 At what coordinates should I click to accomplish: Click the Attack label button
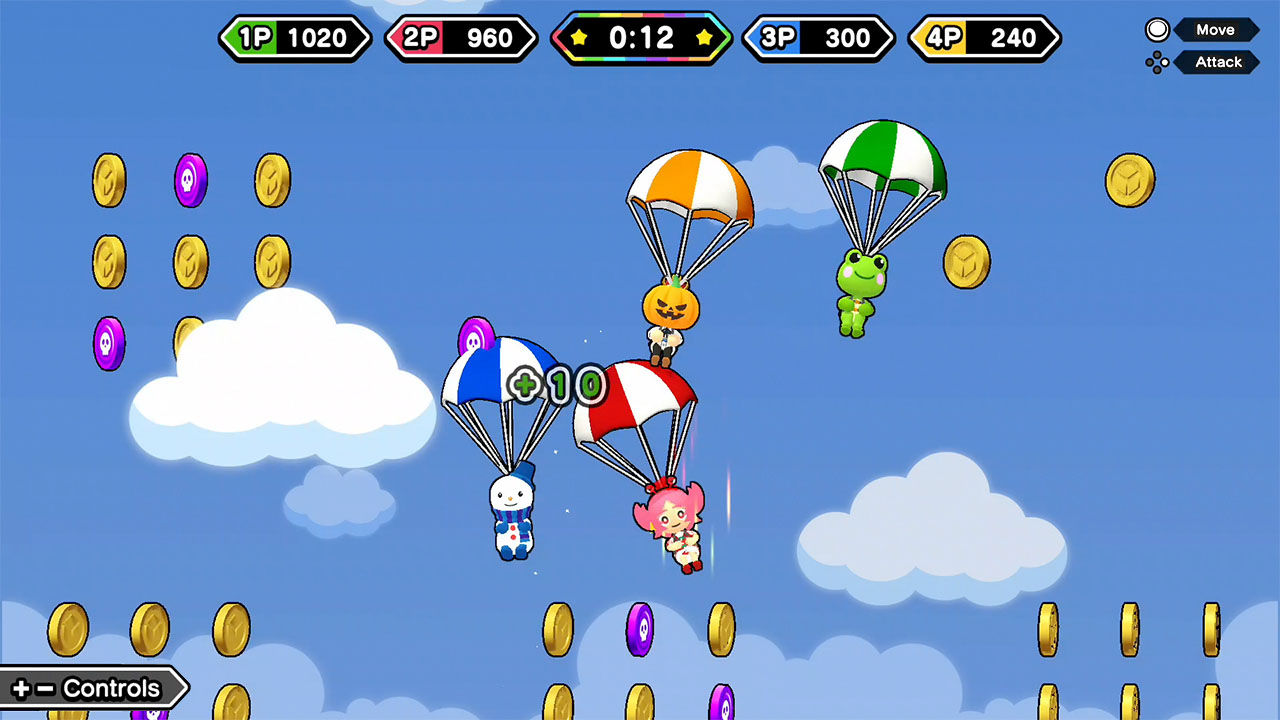click(1218, 62)
